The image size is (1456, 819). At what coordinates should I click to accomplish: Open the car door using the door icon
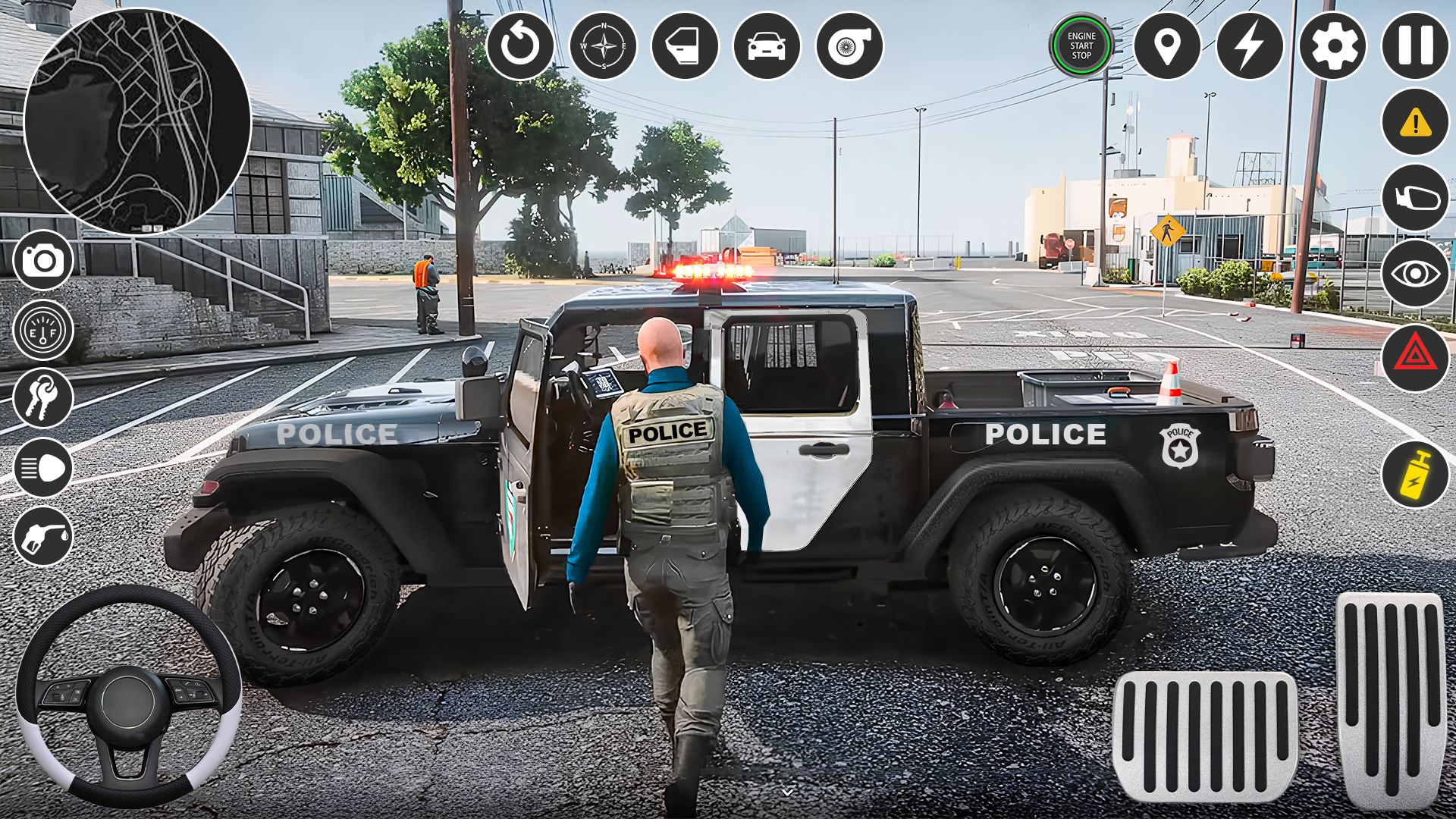click(683, 47)
